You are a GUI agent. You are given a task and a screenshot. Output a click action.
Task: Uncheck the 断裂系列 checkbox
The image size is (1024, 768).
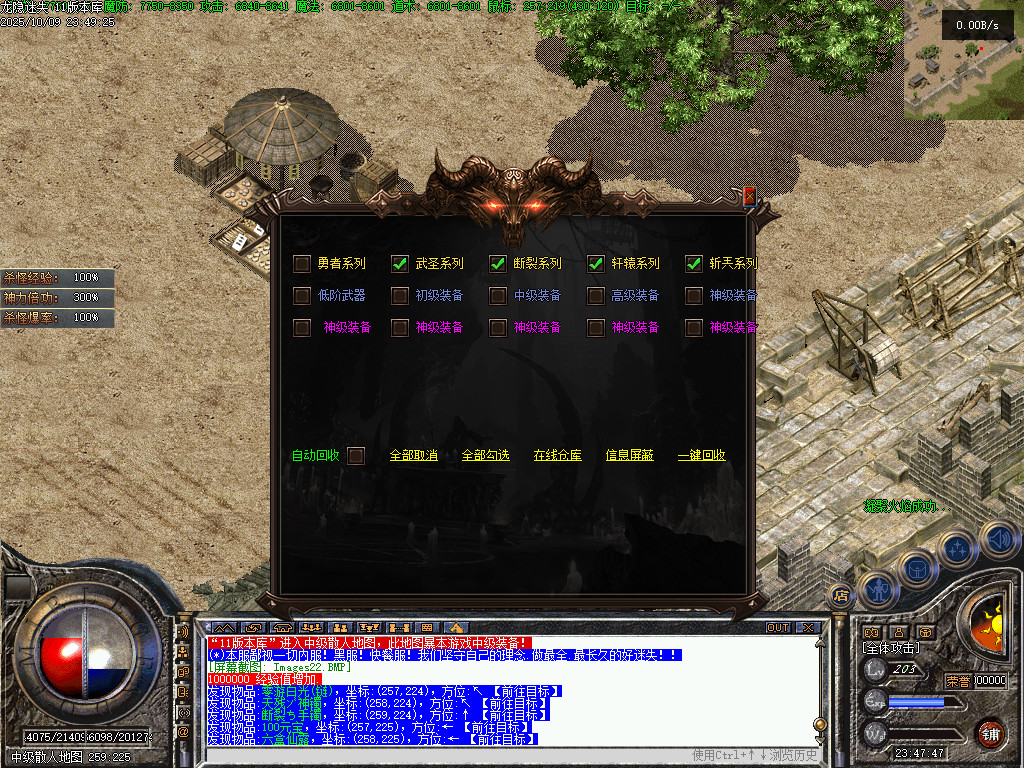498,264
